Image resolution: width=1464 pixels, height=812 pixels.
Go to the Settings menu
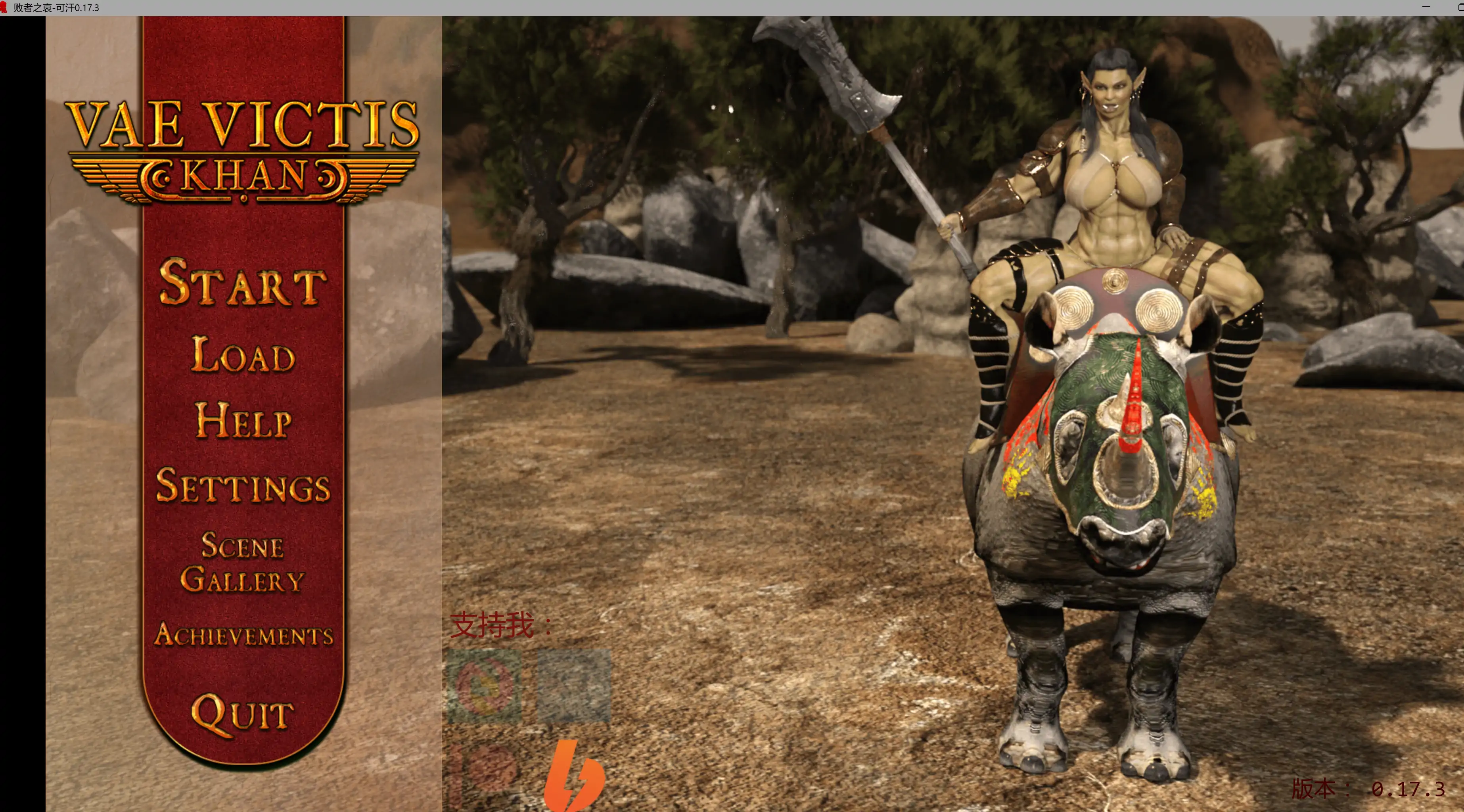point(243,486)
